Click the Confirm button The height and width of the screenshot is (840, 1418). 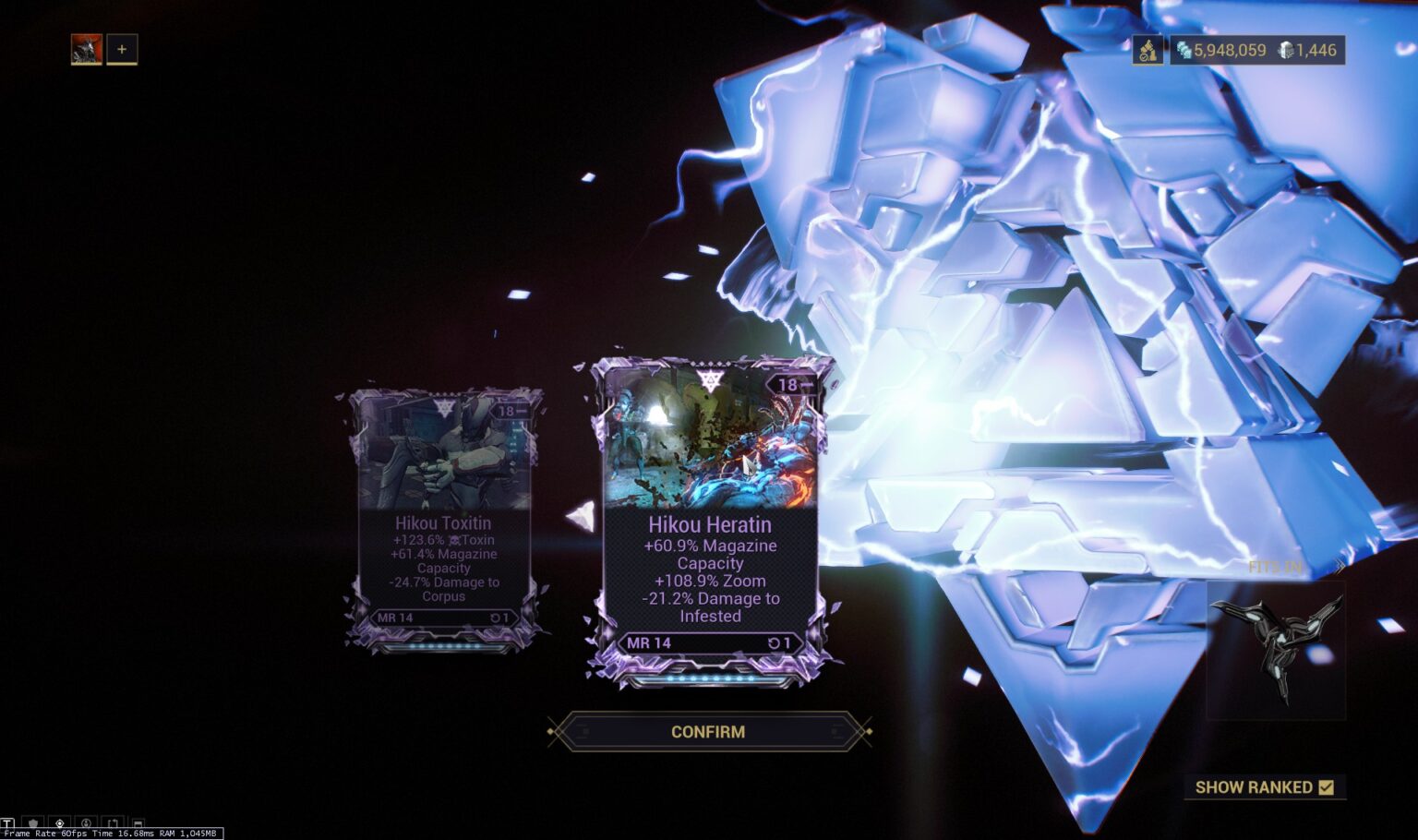click(709, 731)
